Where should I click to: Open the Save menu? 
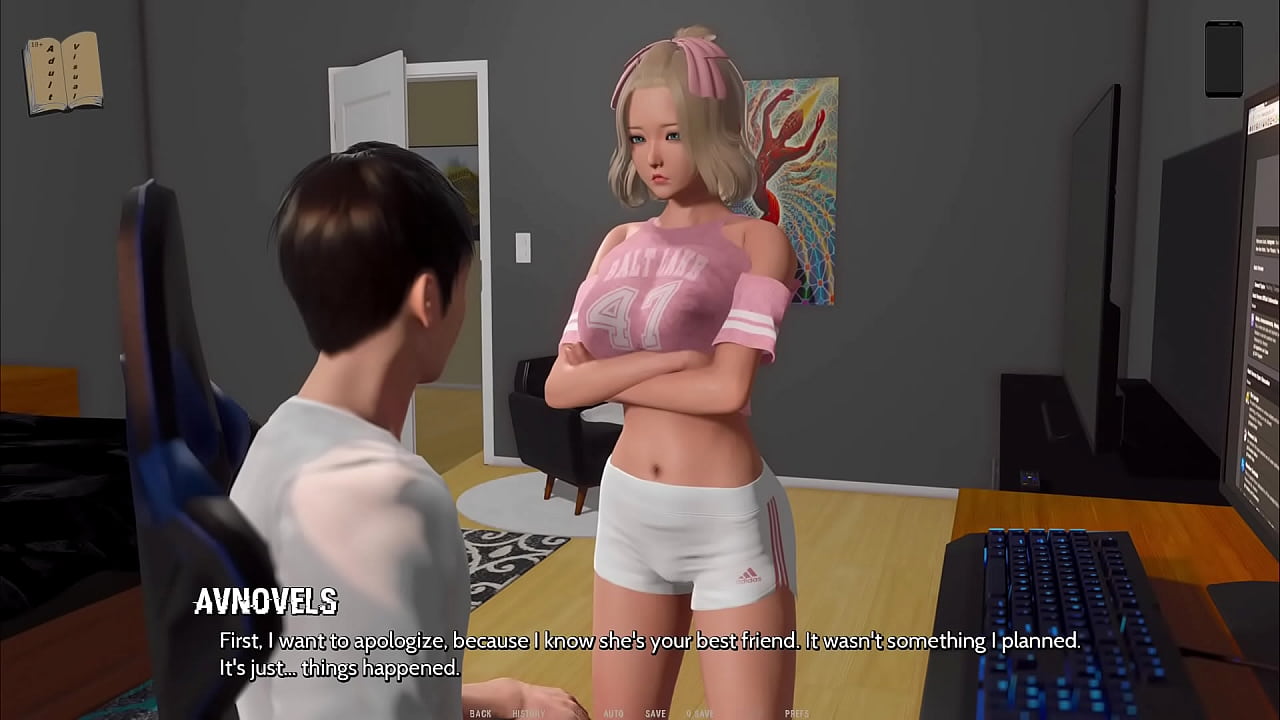point(656,713)
